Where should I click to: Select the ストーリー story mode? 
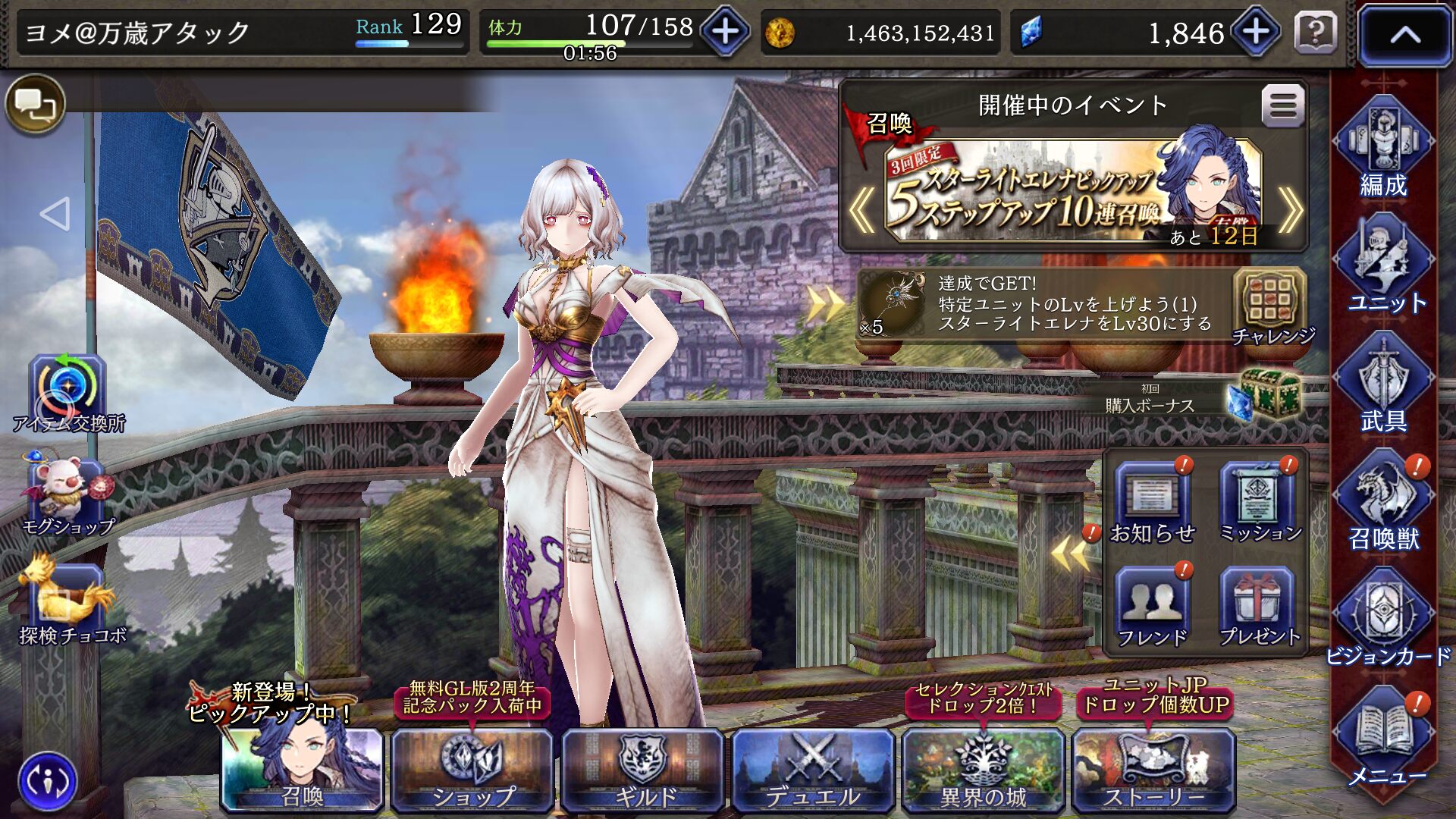(x=1153, y=770)
